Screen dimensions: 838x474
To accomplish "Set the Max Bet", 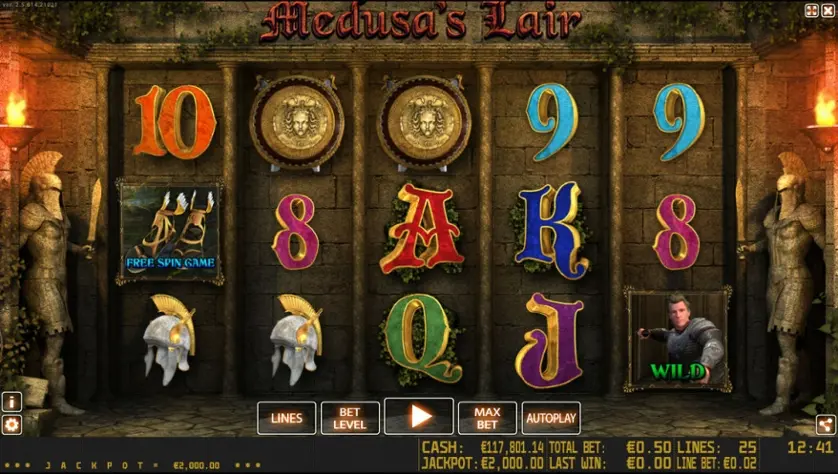I will pos(487,418).
